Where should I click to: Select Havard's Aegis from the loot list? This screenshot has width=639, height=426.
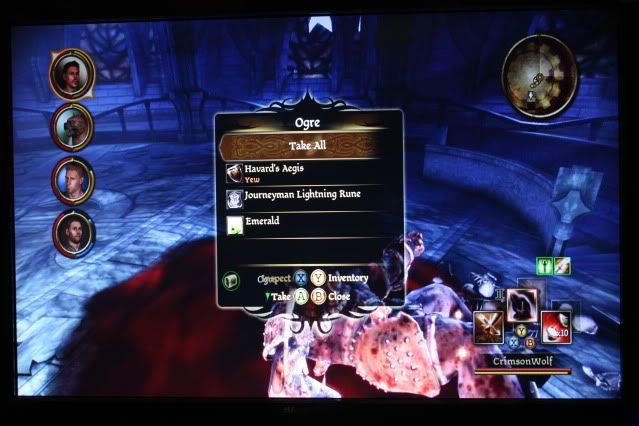(309, 171)
